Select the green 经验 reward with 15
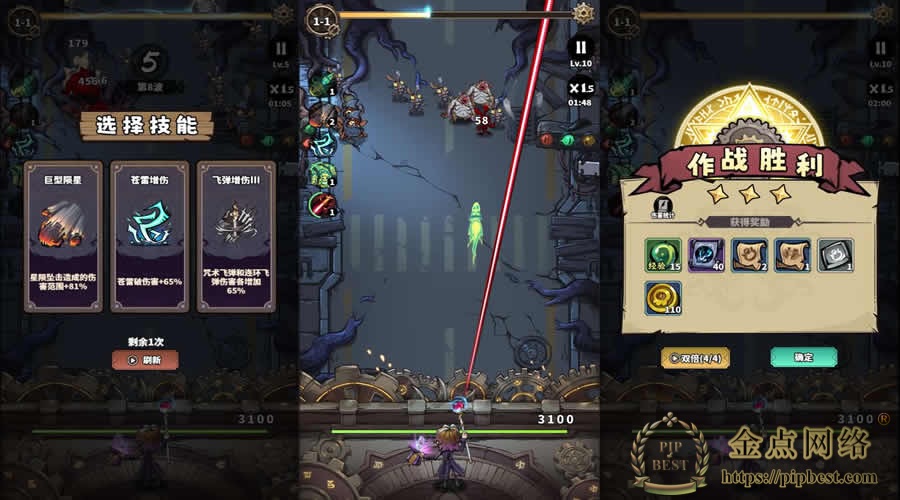The height and width of the screenshot is (500, 900). (662, 256)
